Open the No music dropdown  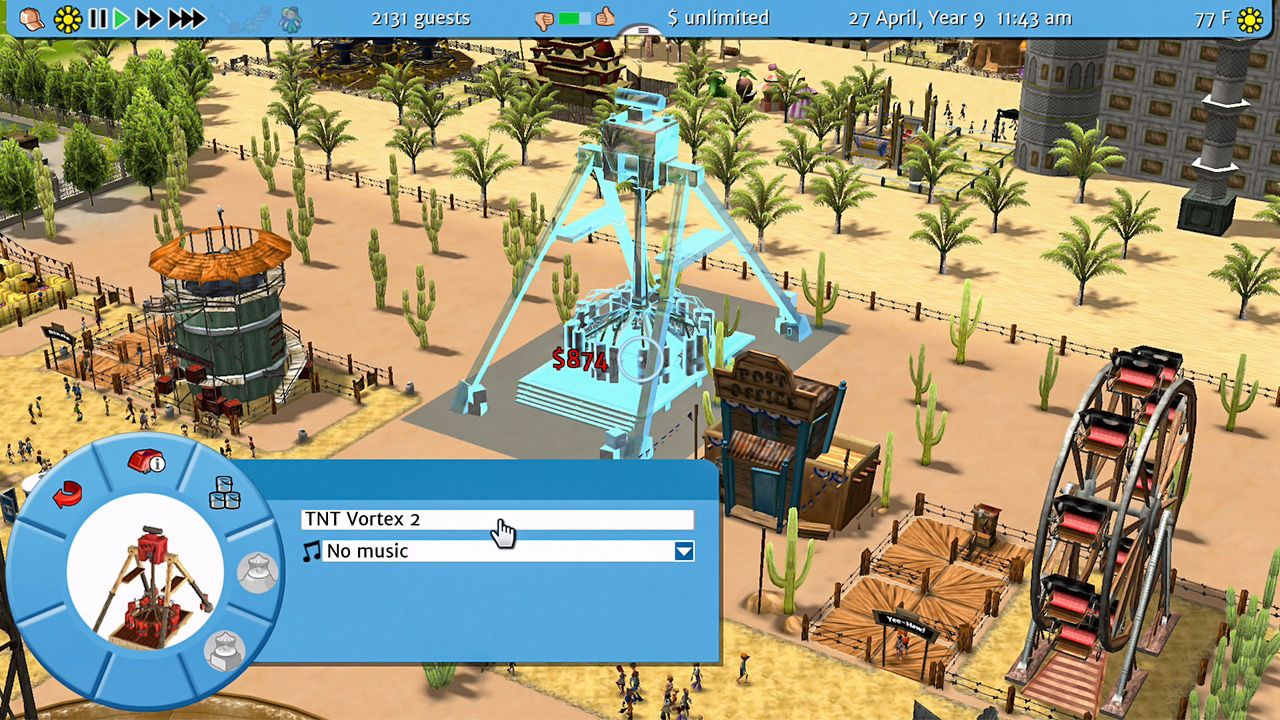click(x=683, y=550)
